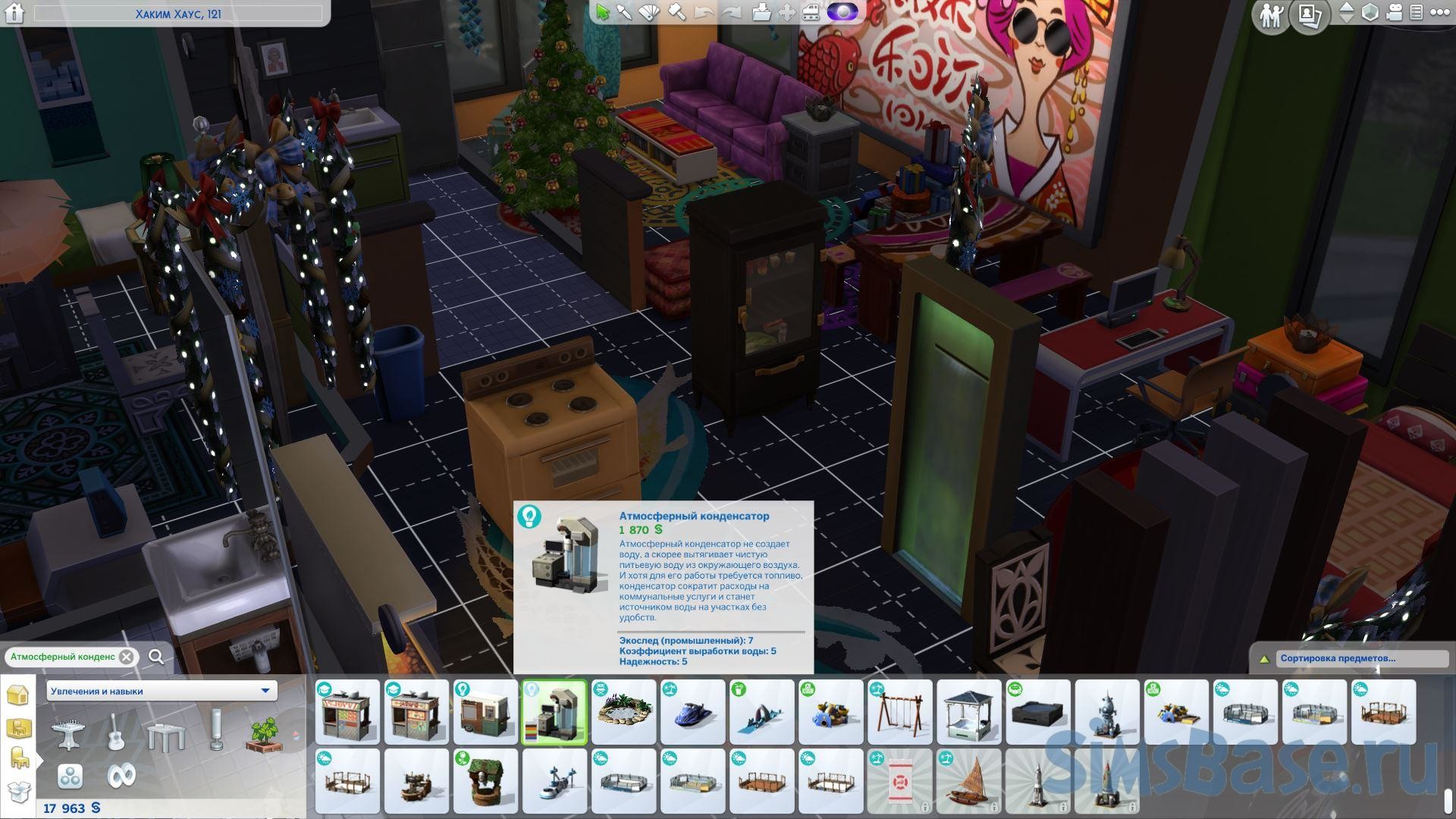Select the atmospheric condenser catalog item
Viewport: 1456px width, 819px height.
pos(554,712)
